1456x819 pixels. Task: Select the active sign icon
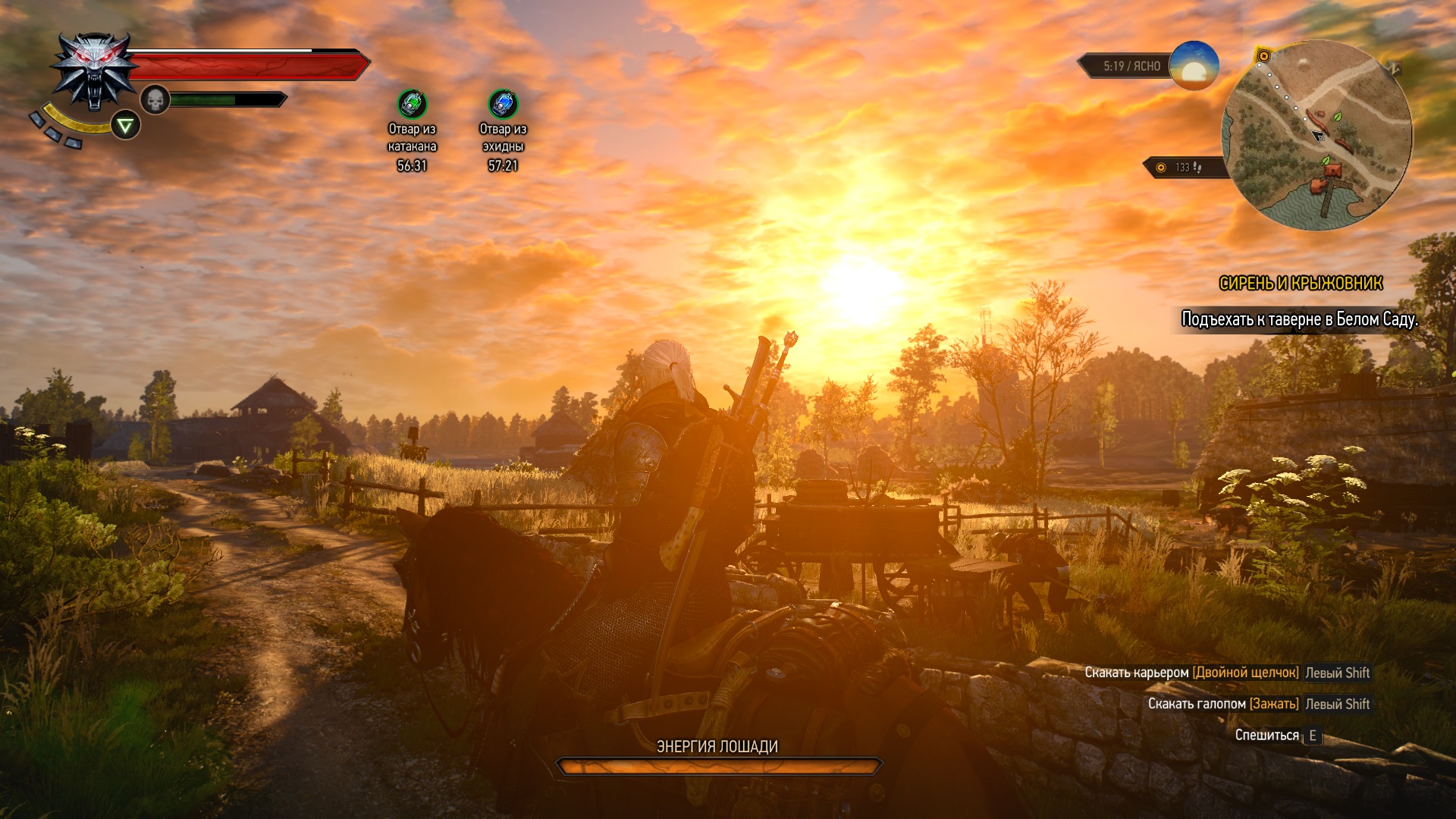coord(126,125)
